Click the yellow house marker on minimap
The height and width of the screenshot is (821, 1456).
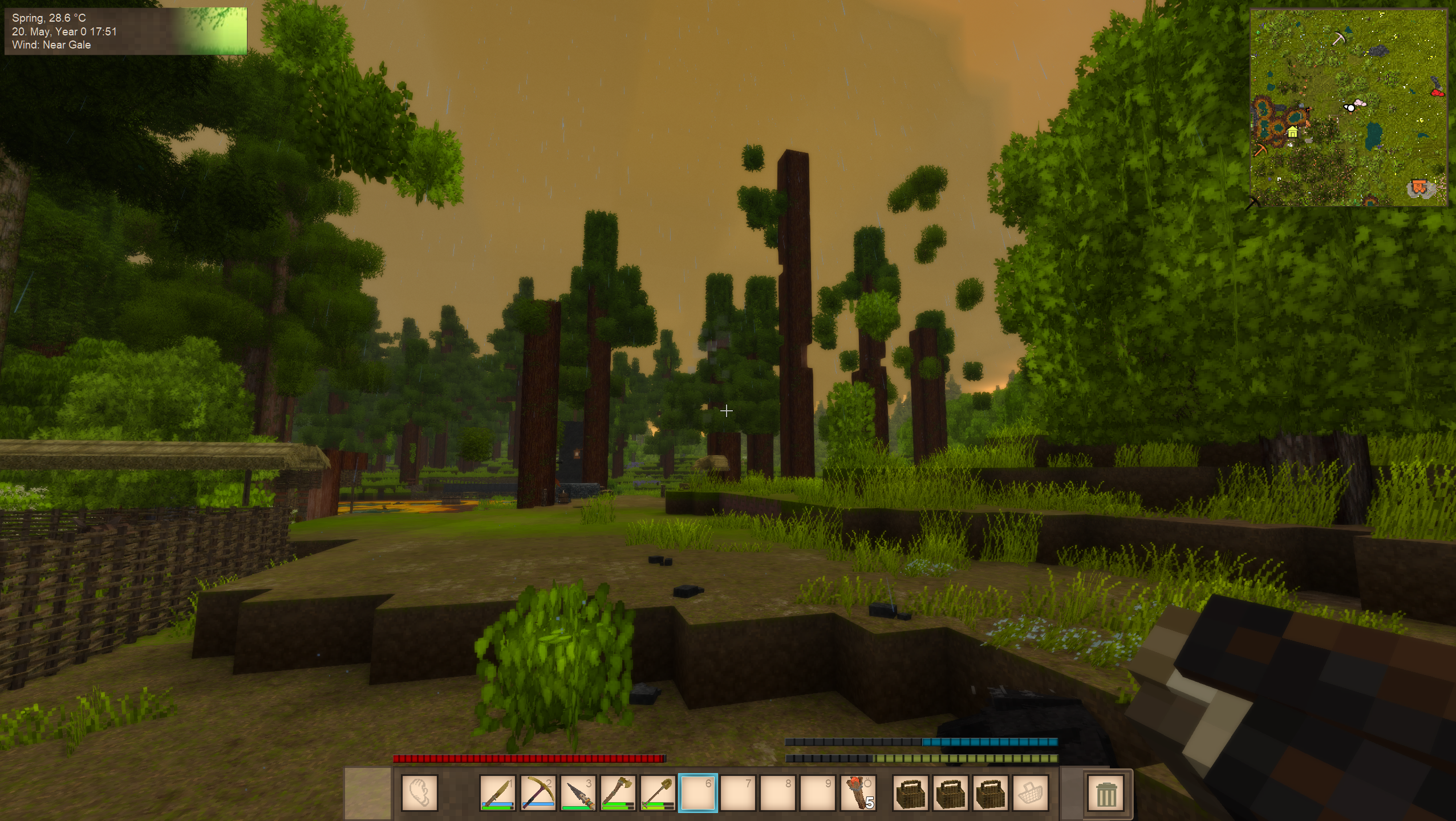point(1293,132)
